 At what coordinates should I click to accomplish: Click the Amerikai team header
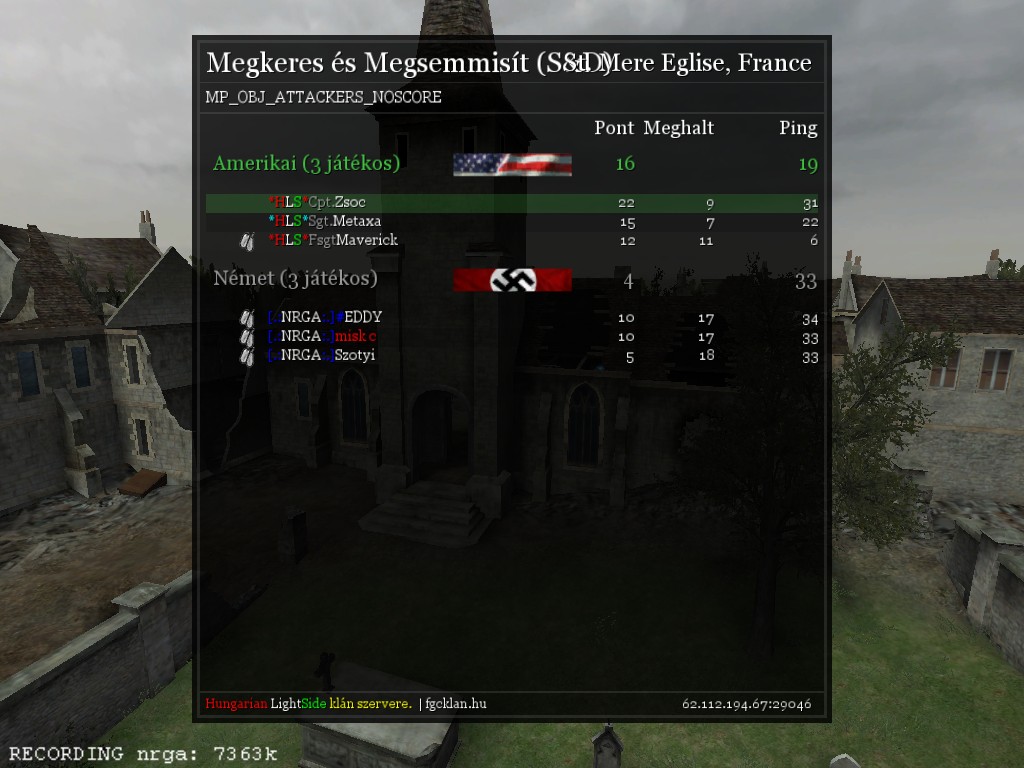tap(306, 164)
